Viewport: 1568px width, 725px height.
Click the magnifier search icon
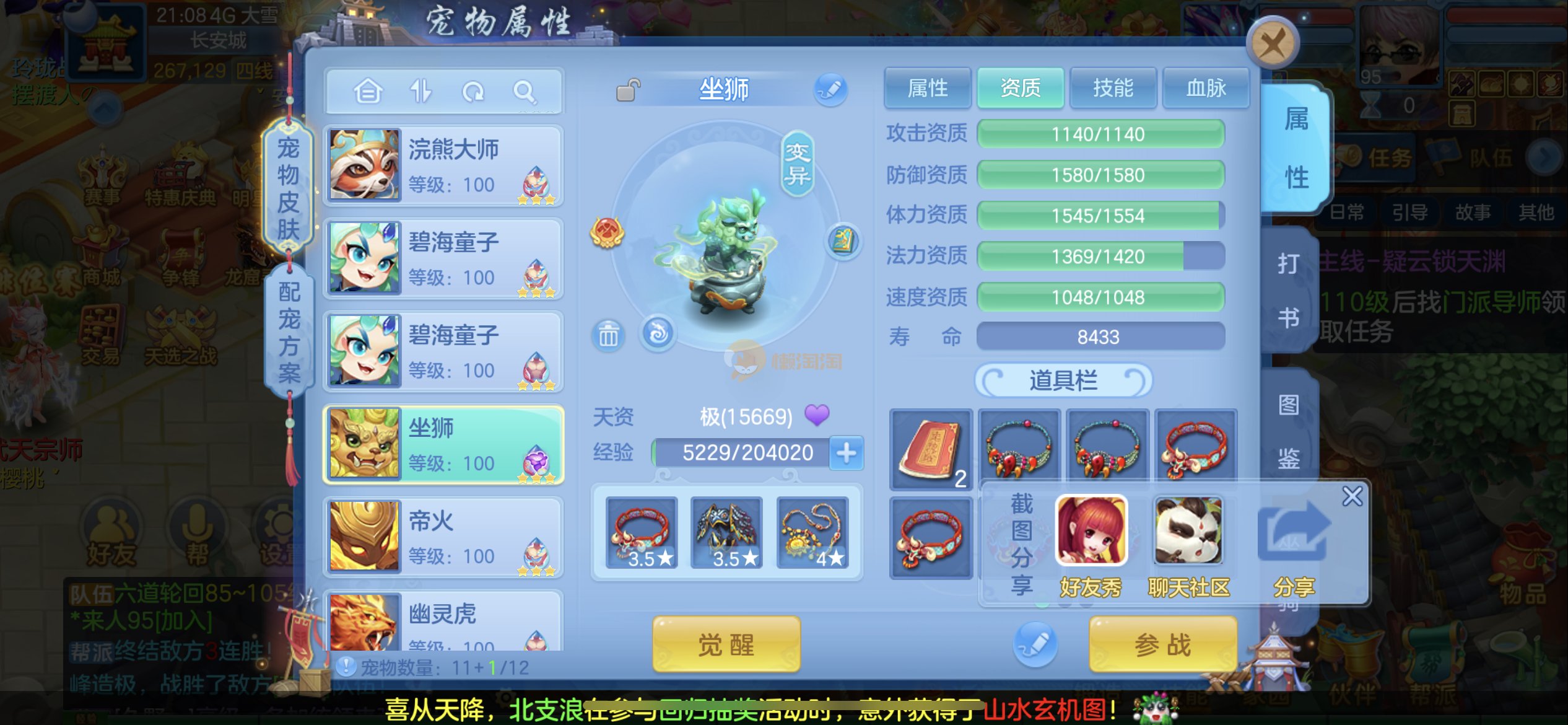525,92
